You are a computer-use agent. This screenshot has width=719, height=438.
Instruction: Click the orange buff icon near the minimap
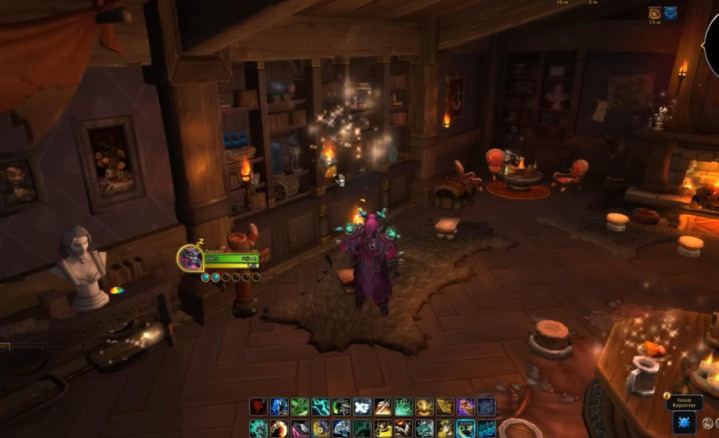click(x=655, y=13)
